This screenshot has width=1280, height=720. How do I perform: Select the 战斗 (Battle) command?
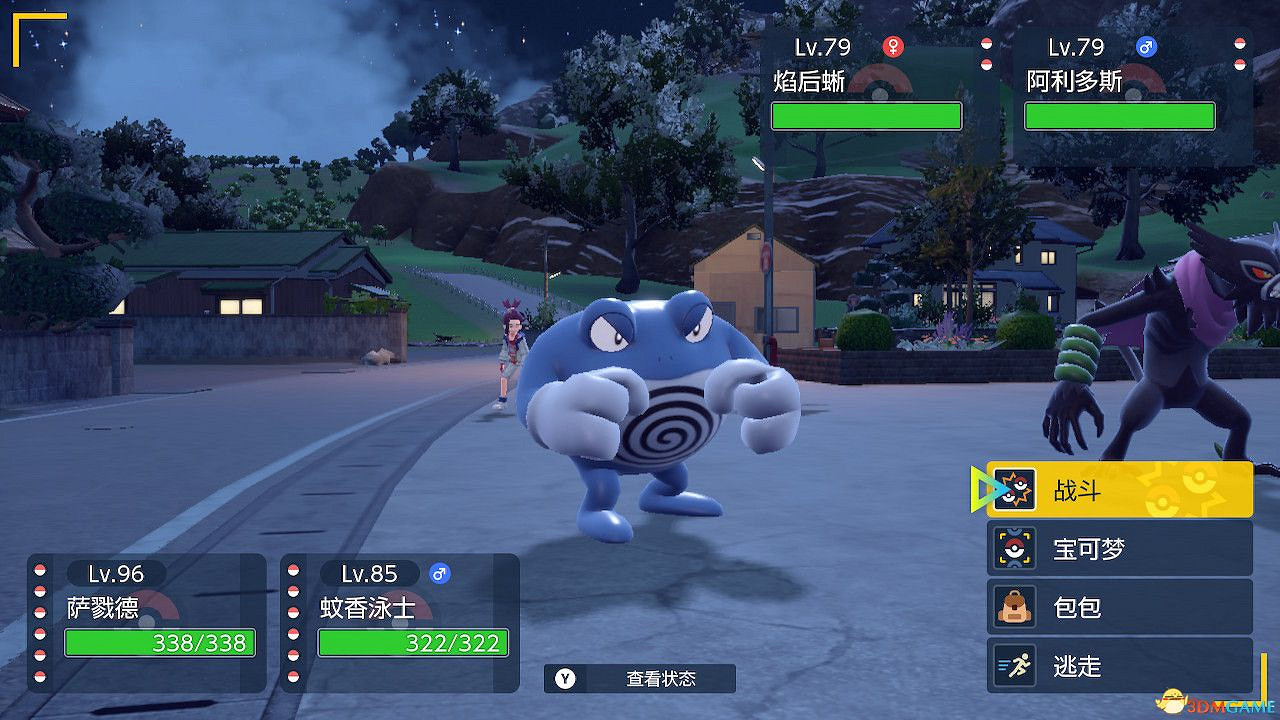click(1119, 490)
